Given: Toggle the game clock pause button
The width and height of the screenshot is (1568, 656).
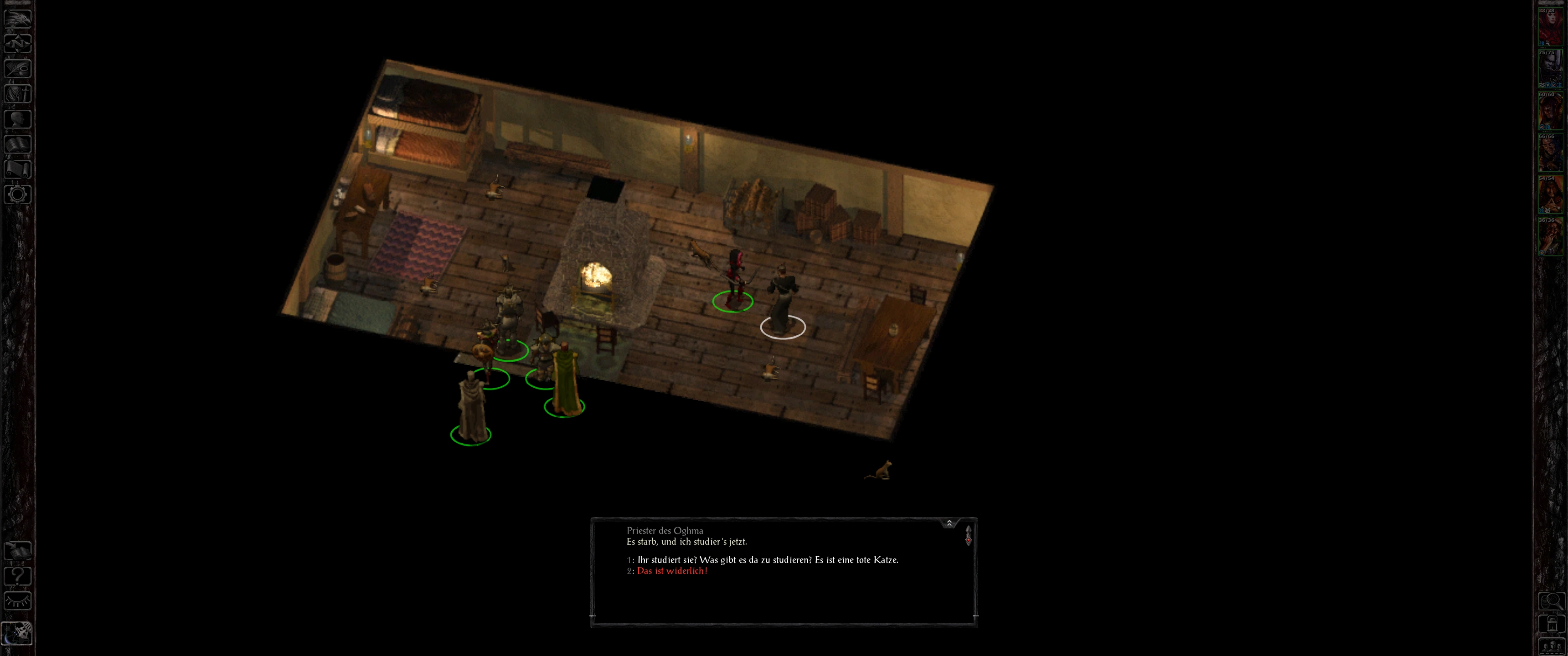Looking at the screenshot, I should 18,633.
